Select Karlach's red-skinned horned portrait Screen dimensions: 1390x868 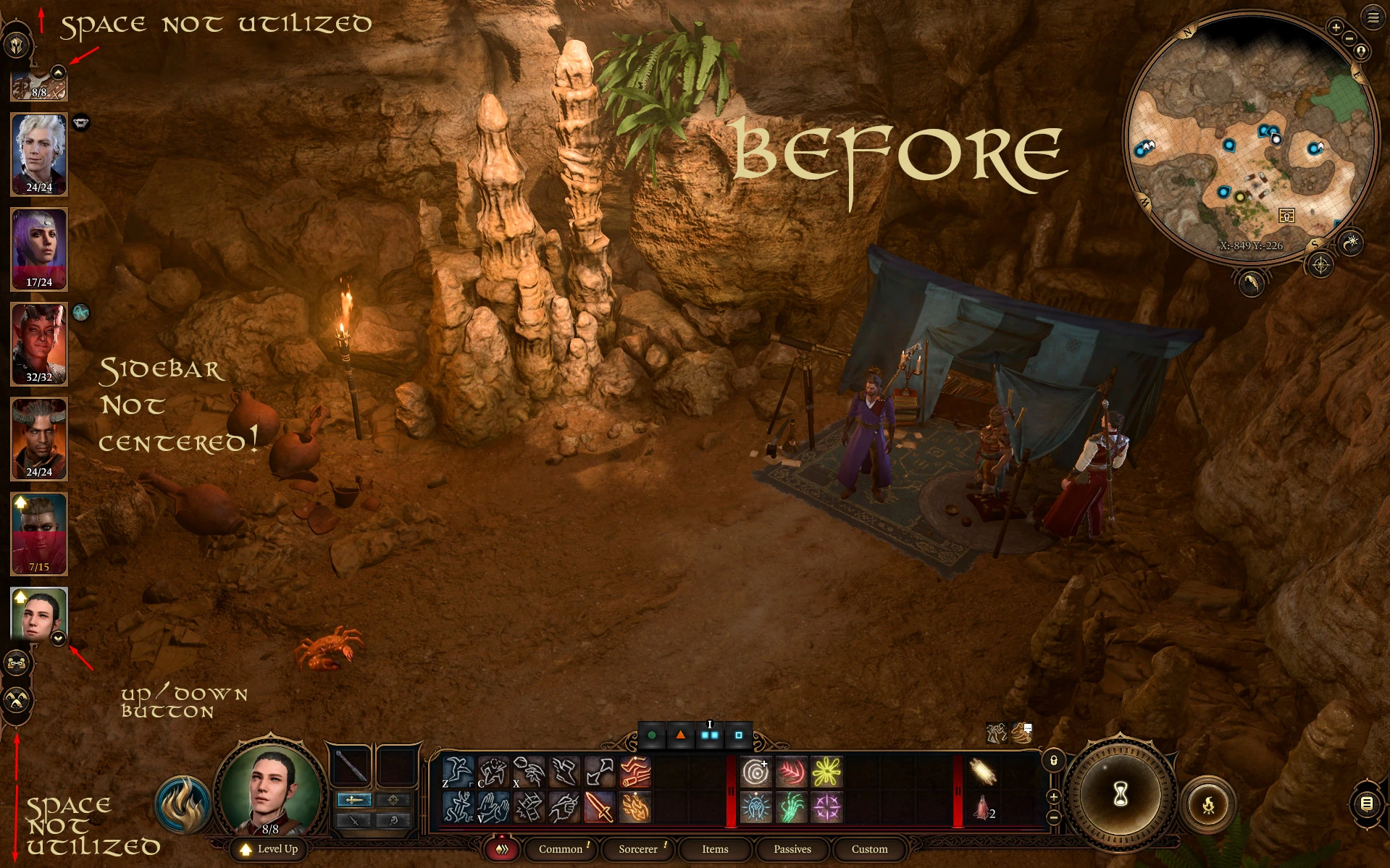pos(39,343)
